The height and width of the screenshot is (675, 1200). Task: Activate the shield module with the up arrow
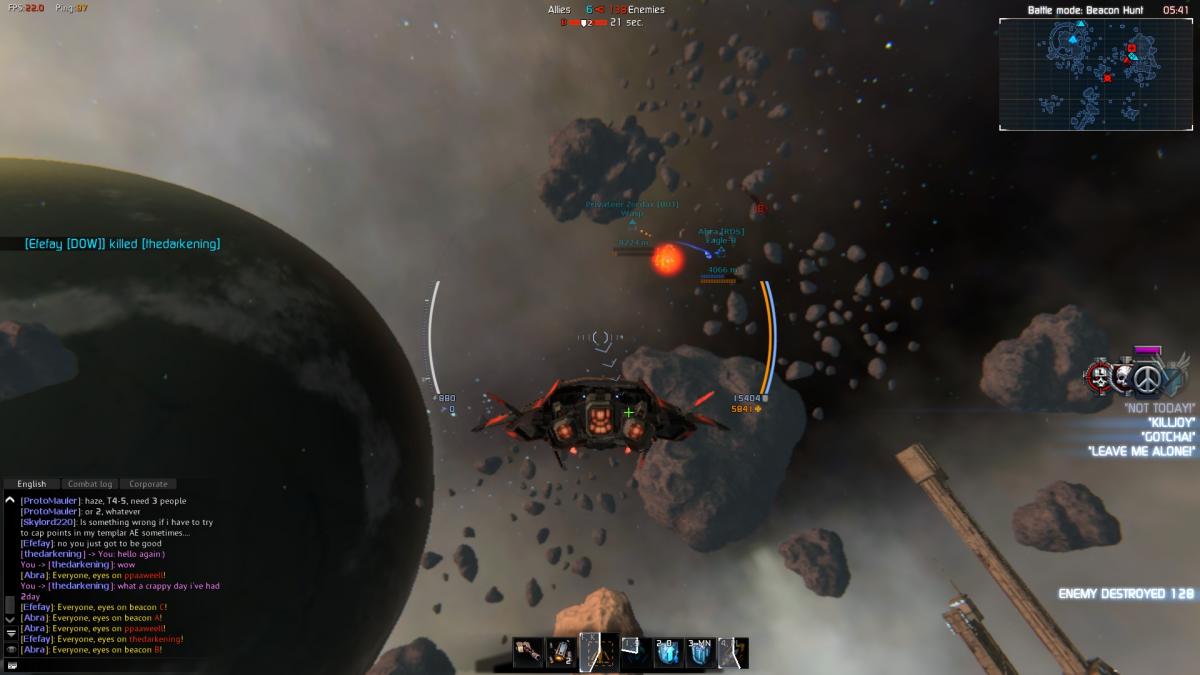pos(667,653)
